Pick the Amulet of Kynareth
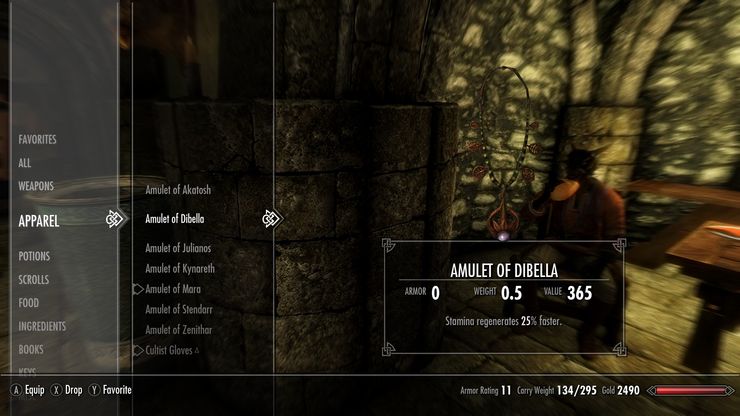 (180, 268)
